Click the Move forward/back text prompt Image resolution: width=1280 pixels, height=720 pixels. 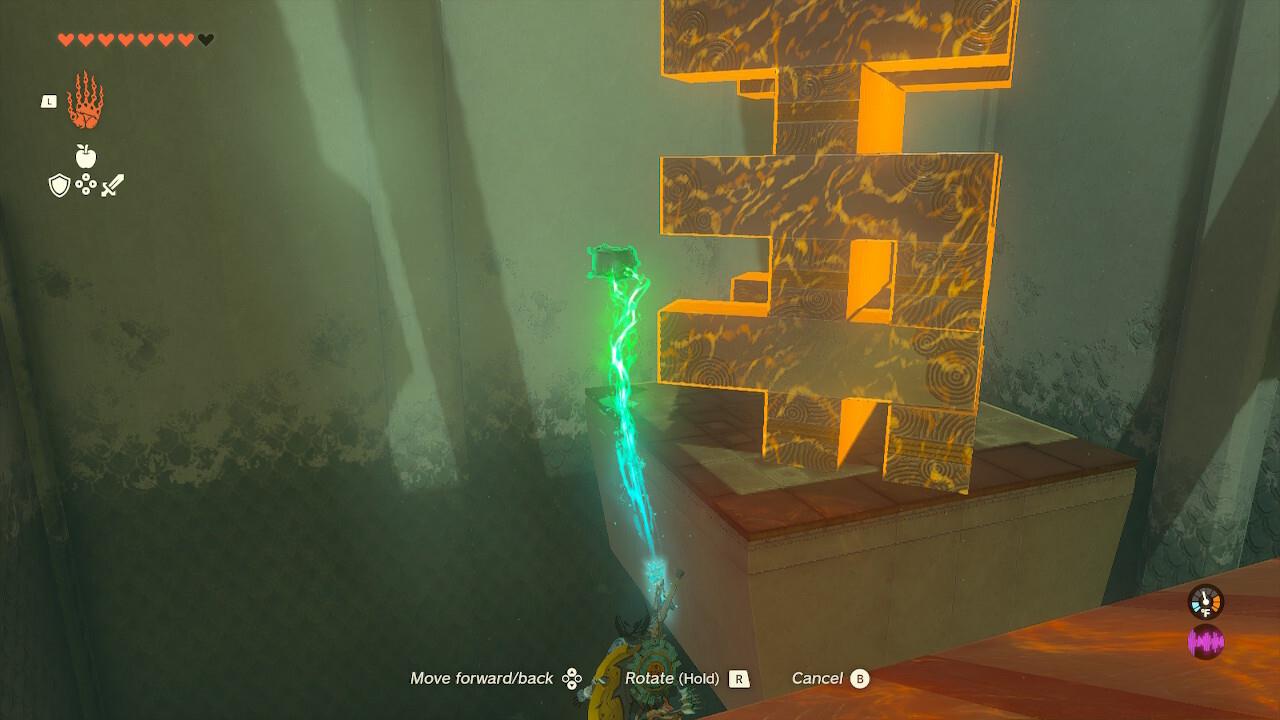tap(480, 678)
